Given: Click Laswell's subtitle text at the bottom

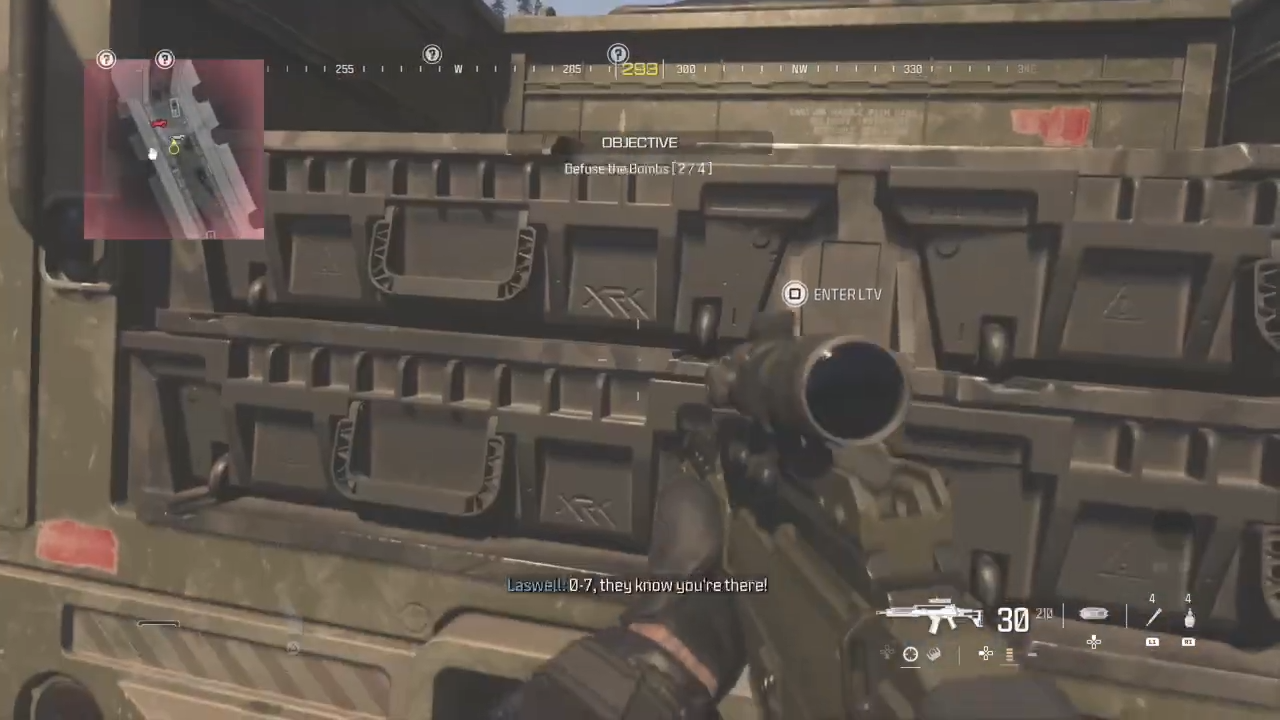Looking at the screenshot, I should [x=637, y=585].
